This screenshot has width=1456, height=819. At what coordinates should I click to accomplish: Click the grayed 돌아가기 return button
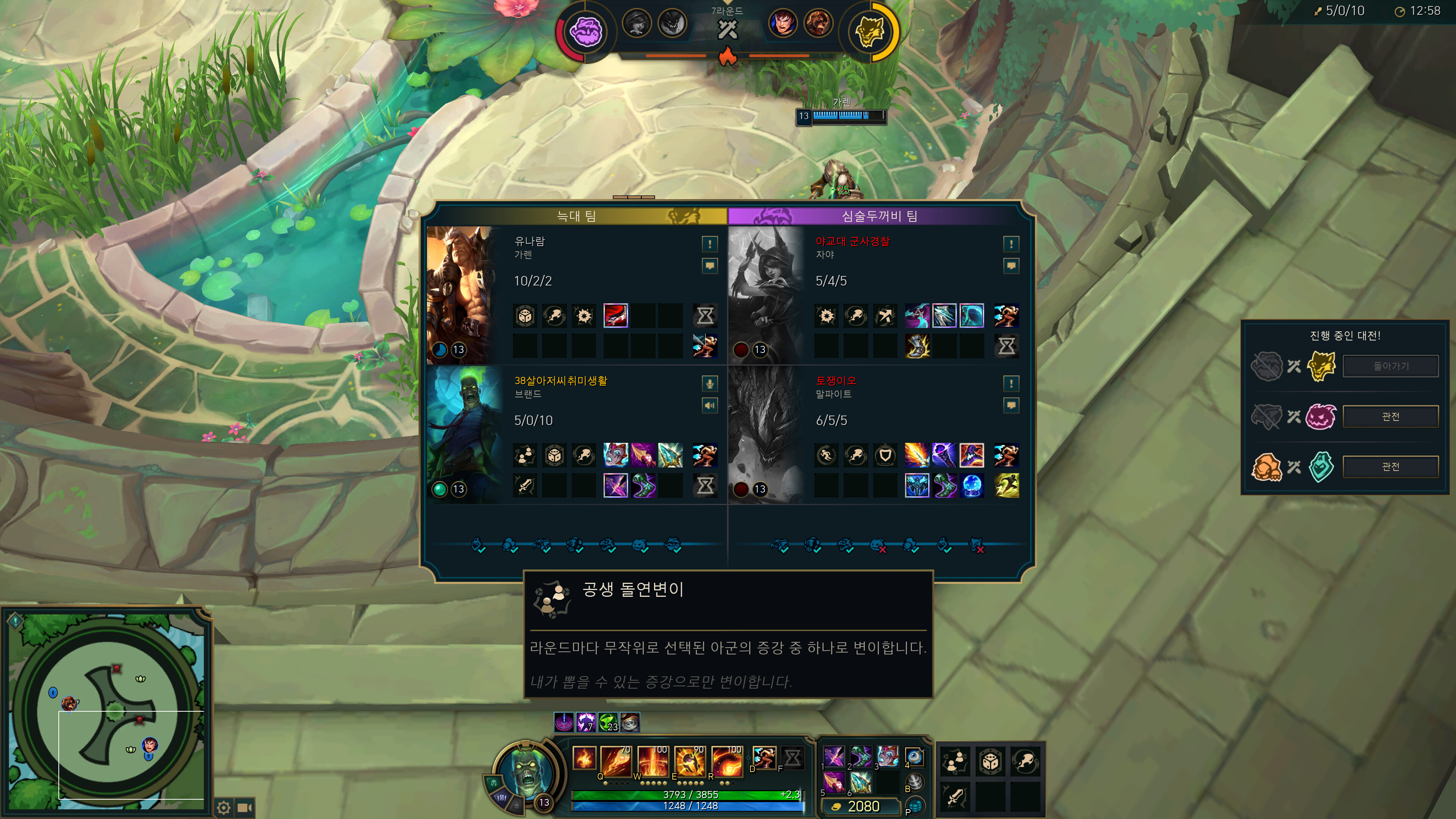[x=1390, y=366]
